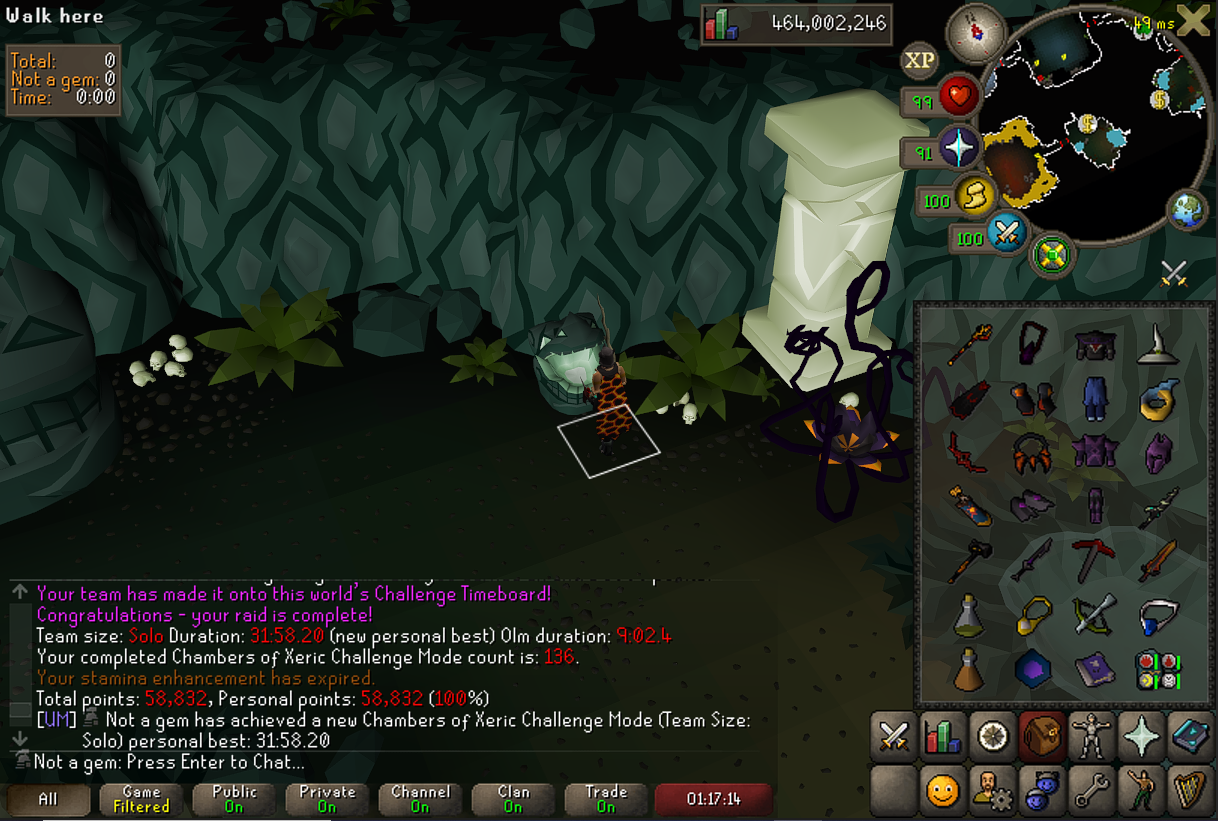Image resolution: width=1218 pixels, height=821 pixels.
Task: Open the Settings wrench tab
Action: (1088, 790)
